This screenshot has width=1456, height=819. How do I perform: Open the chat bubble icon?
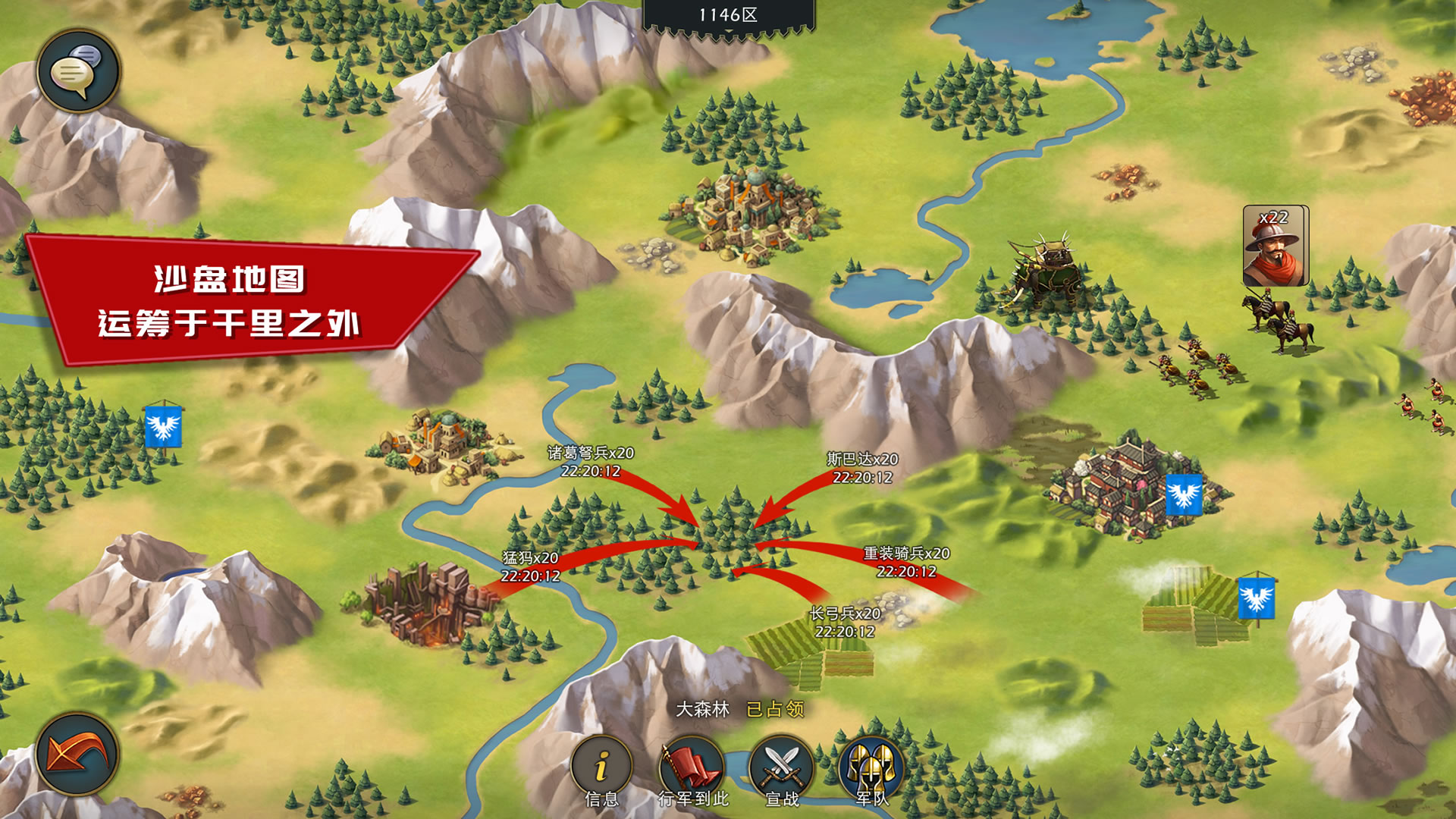coord(78,71)
